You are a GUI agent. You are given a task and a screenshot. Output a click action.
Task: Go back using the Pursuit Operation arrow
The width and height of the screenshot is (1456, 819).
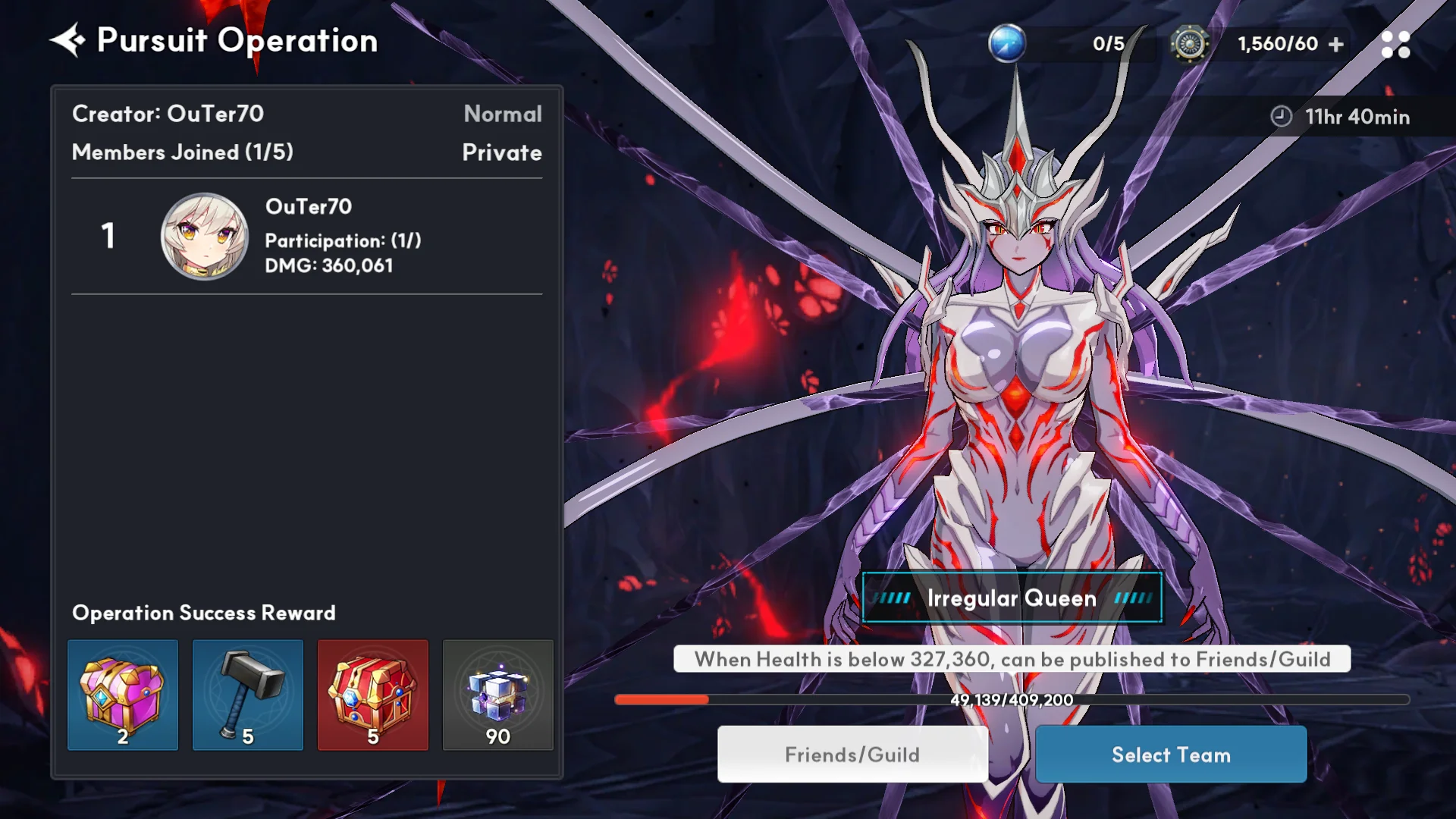pos(67,40)
